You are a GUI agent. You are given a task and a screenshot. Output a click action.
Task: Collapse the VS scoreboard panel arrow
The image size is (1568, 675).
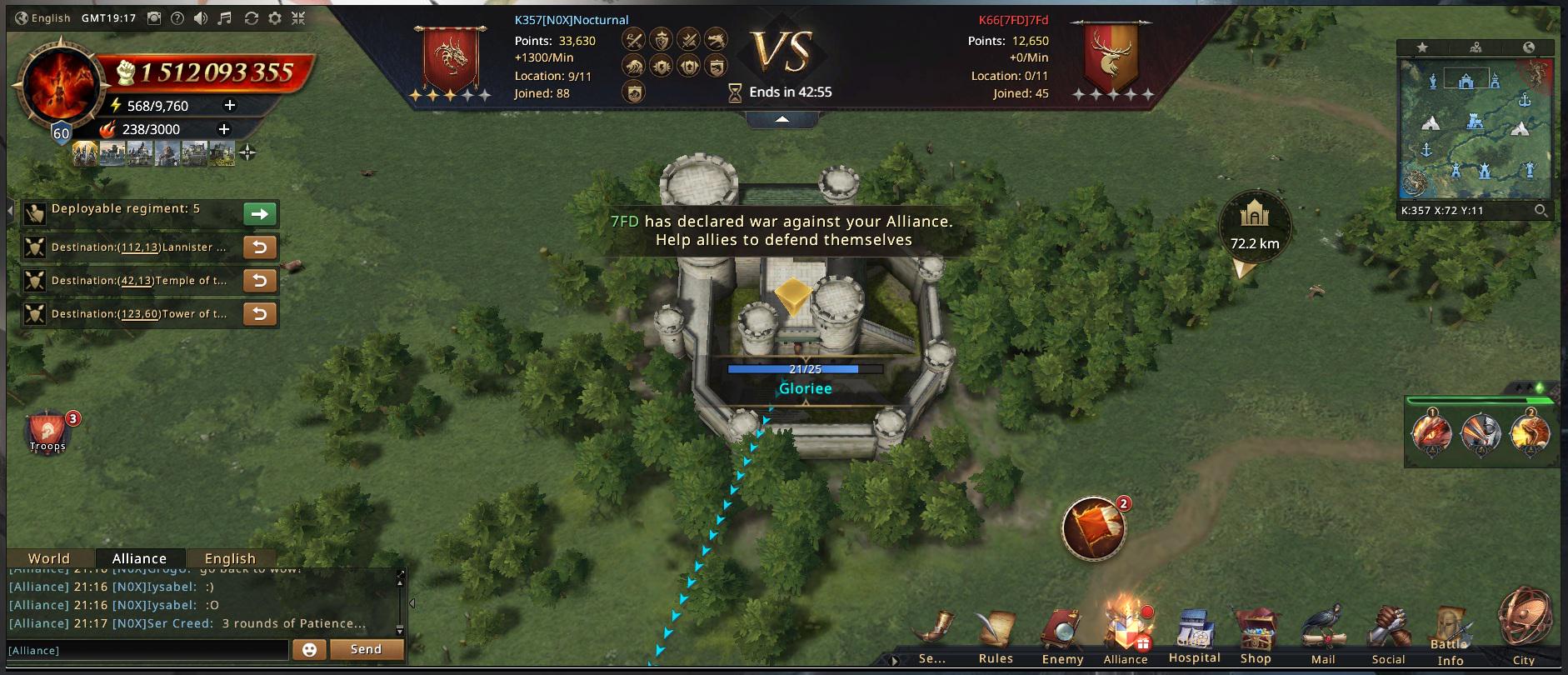pyautogui.click(x=782, y=120)
